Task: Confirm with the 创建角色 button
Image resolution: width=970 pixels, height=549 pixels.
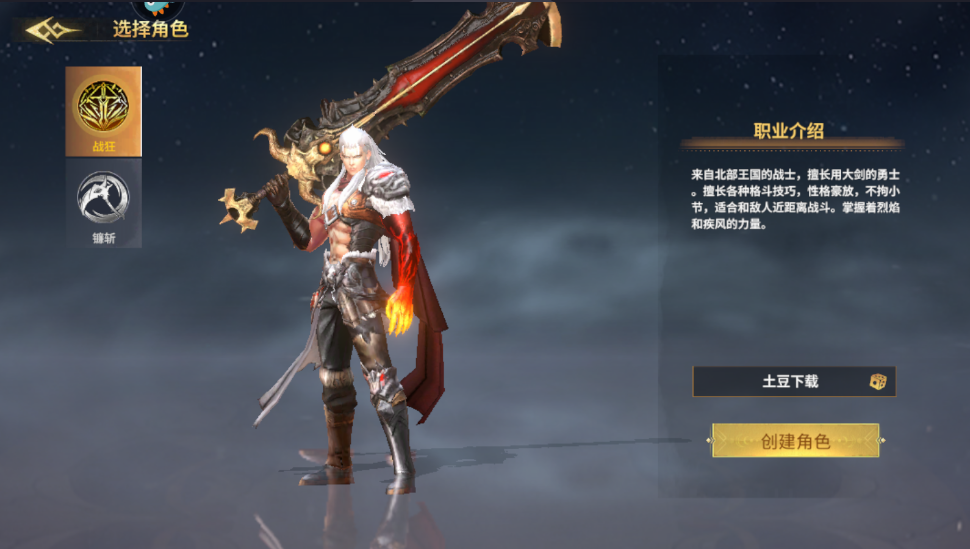Action: point(795,440)
